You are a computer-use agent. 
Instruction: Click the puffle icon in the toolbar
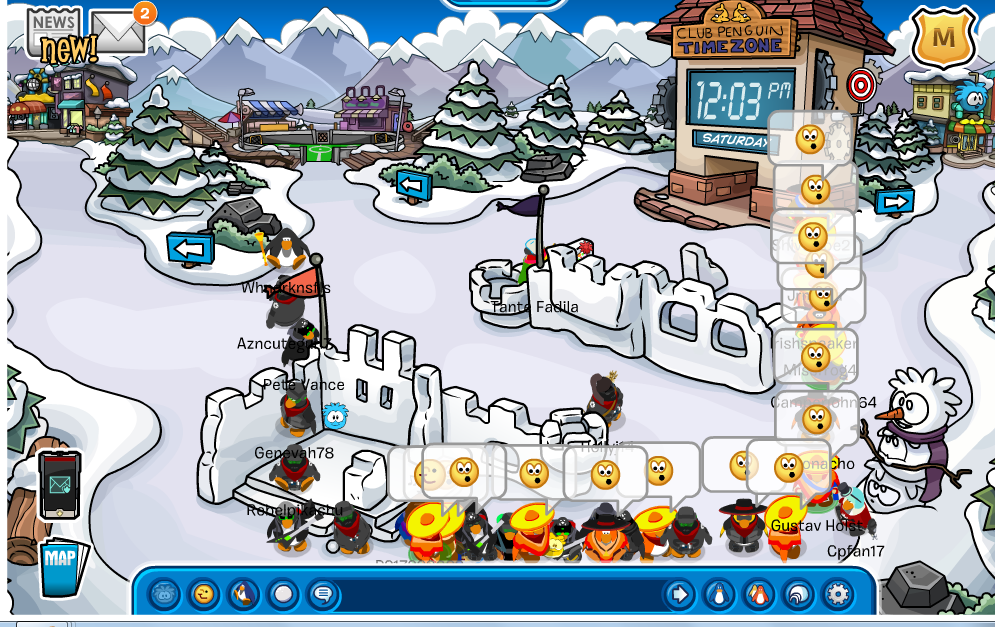tap(165, 595)
